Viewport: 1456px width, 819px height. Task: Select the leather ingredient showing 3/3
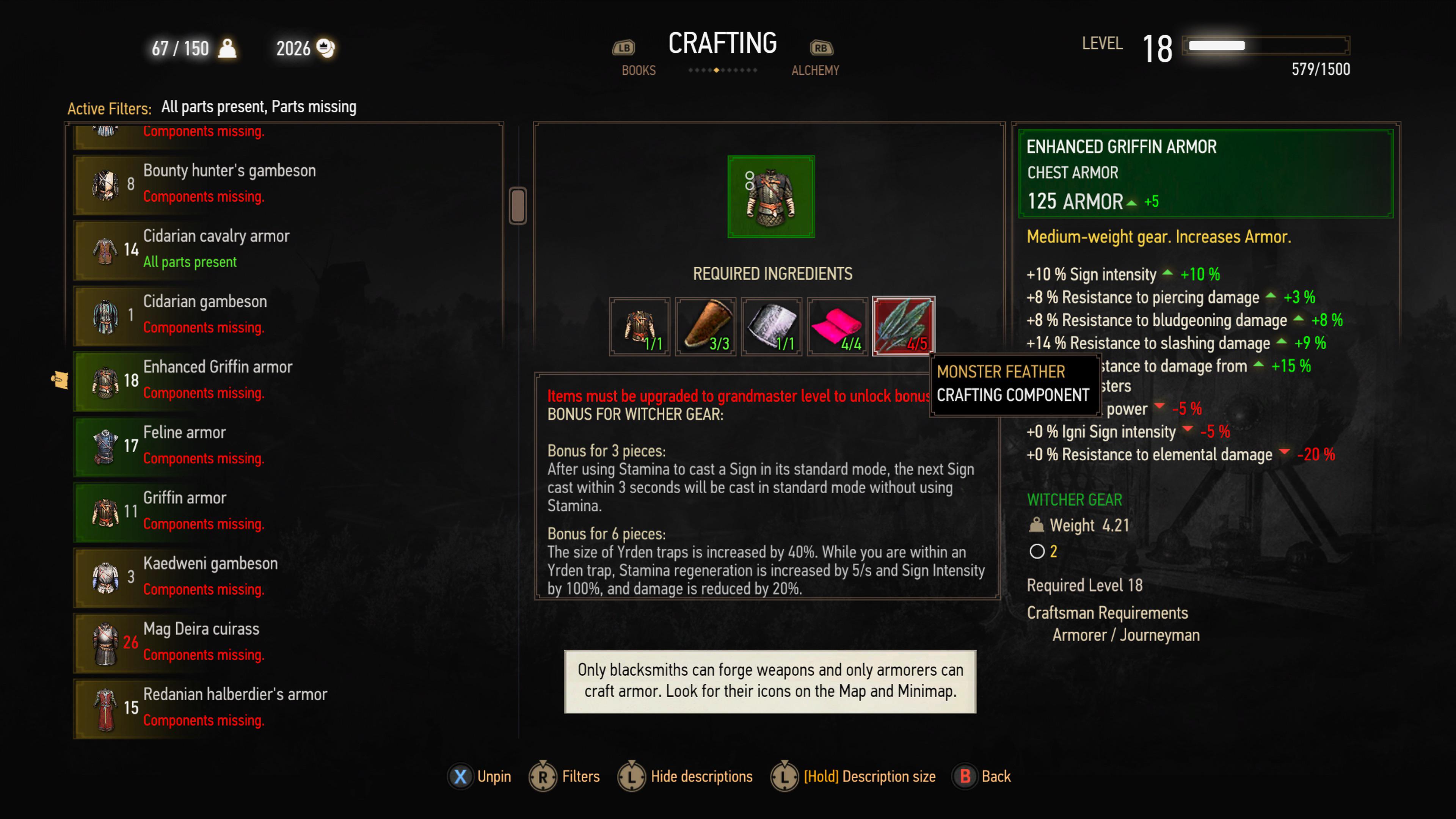pos(705,327)
